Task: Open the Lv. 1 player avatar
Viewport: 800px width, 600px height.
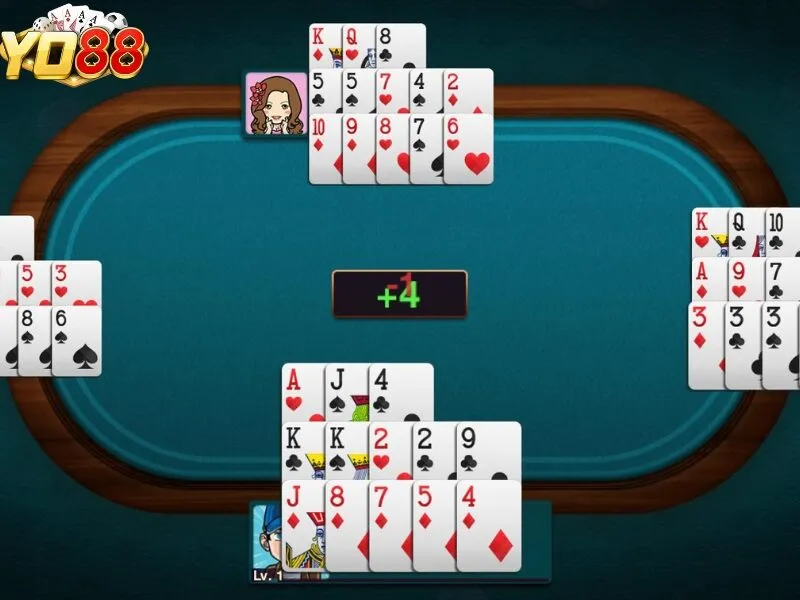Action: tap(267, 540)
